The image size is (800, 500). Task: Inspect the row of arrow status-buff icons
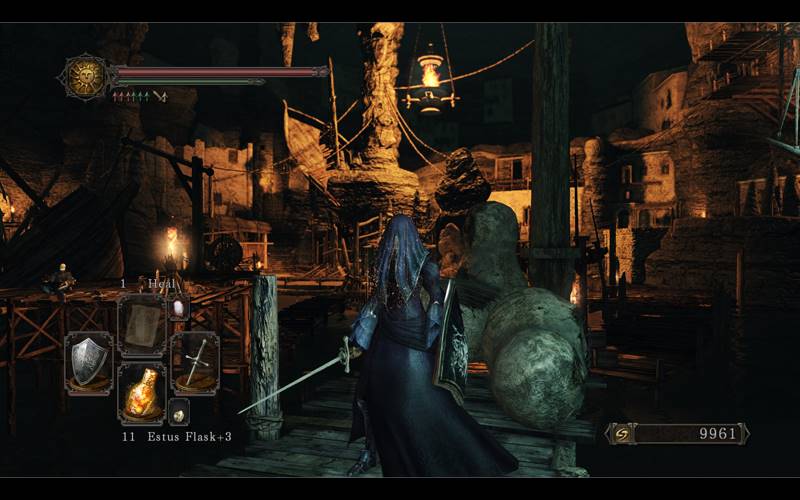tap(138, 97)
